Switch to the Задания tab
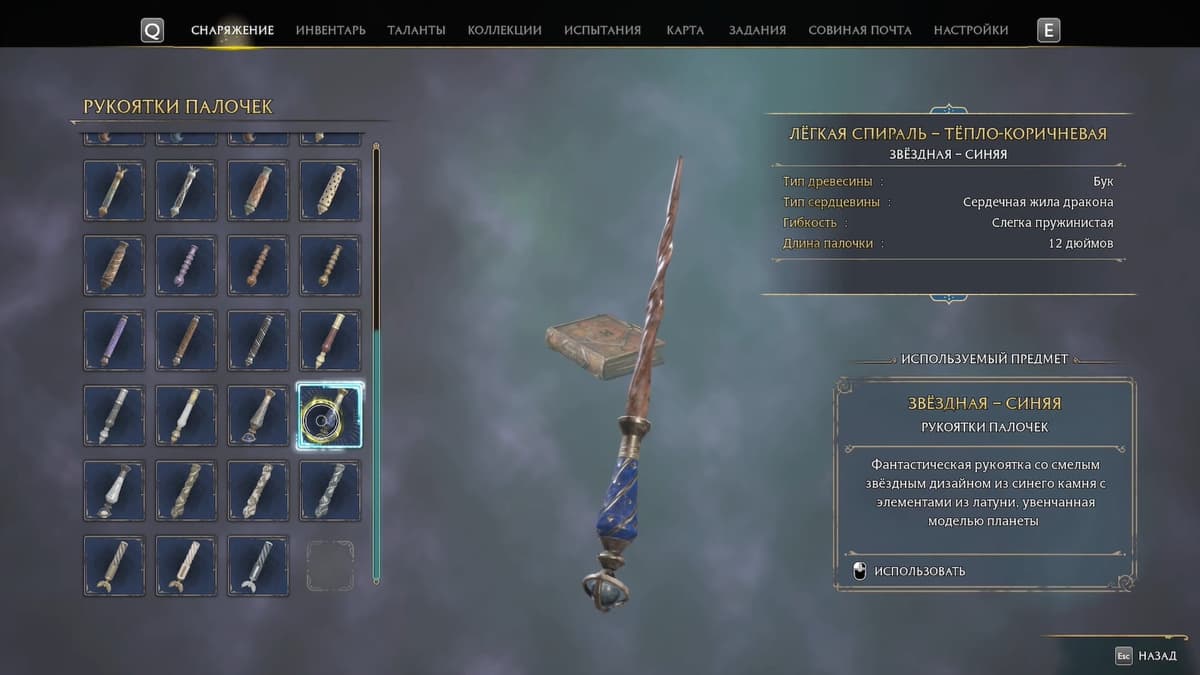The width and height of the screenshot is (1200, 675). pos(757,30)
